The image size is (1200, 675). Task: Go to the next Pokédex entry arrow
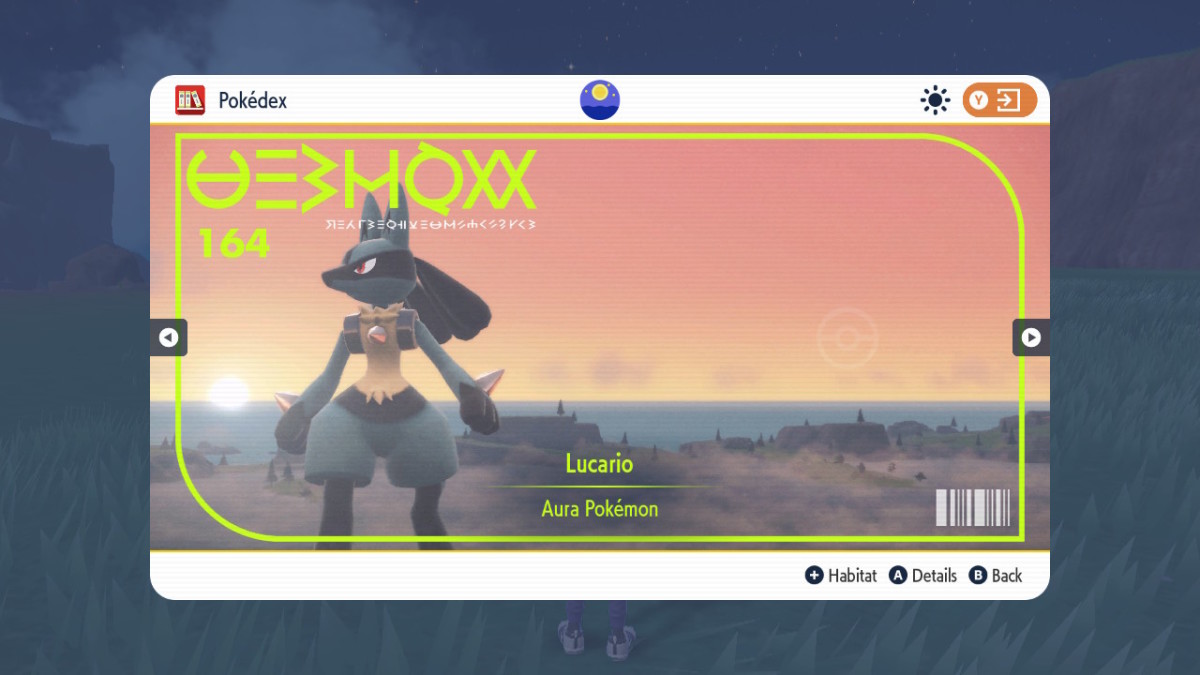[1031, 338]
